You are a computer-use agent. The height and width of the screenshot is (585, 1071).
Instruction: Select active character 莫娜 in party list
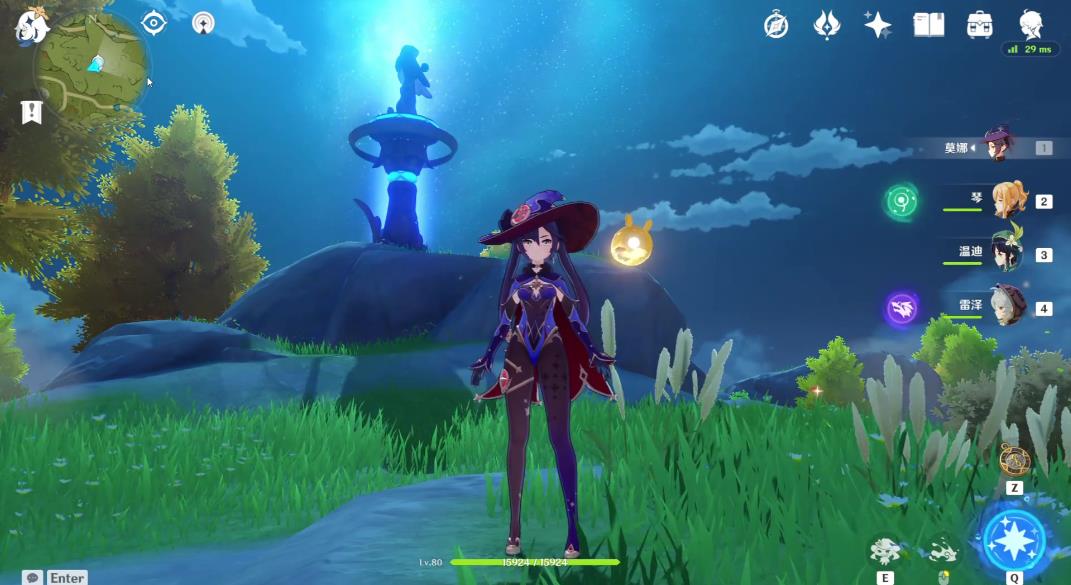click(x=998, y=148)
